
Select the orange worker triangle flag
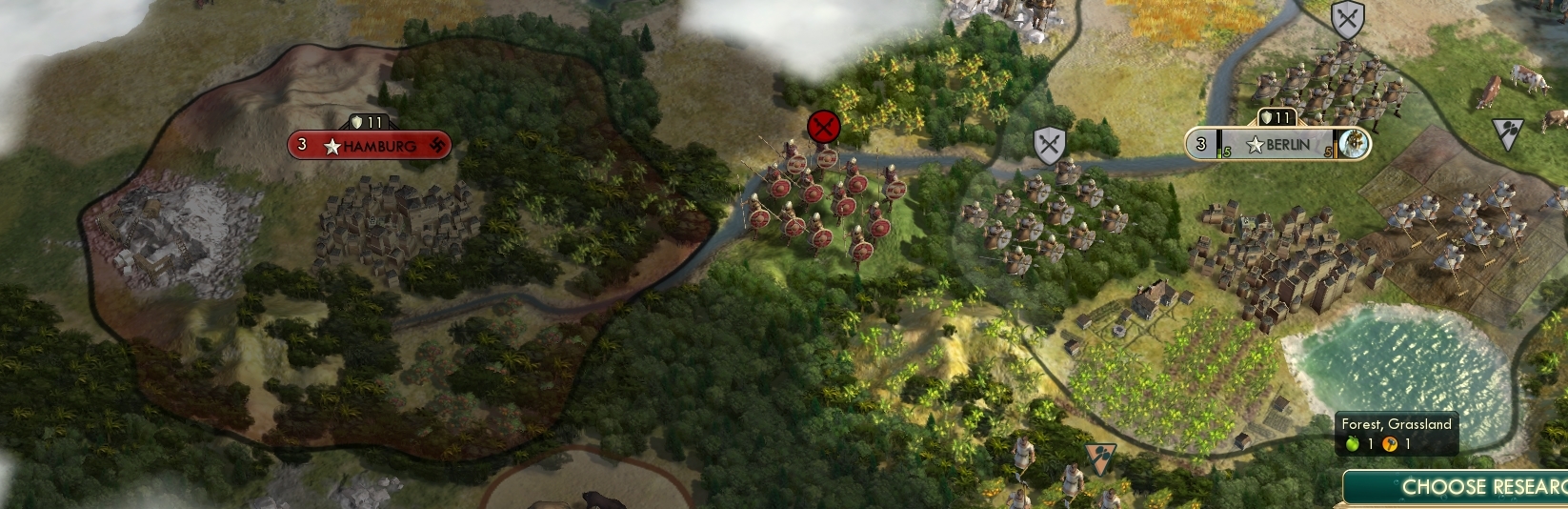pyautogui.click(x=1098, y=457)
